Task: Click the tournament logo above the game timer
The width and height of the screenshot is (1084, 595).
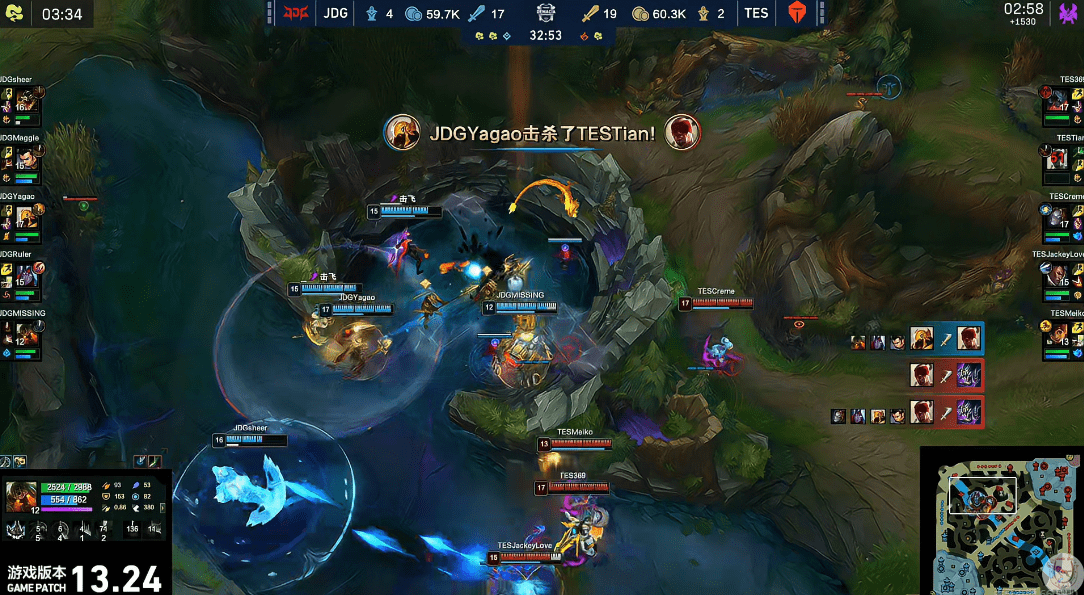Action: [545, 13]
